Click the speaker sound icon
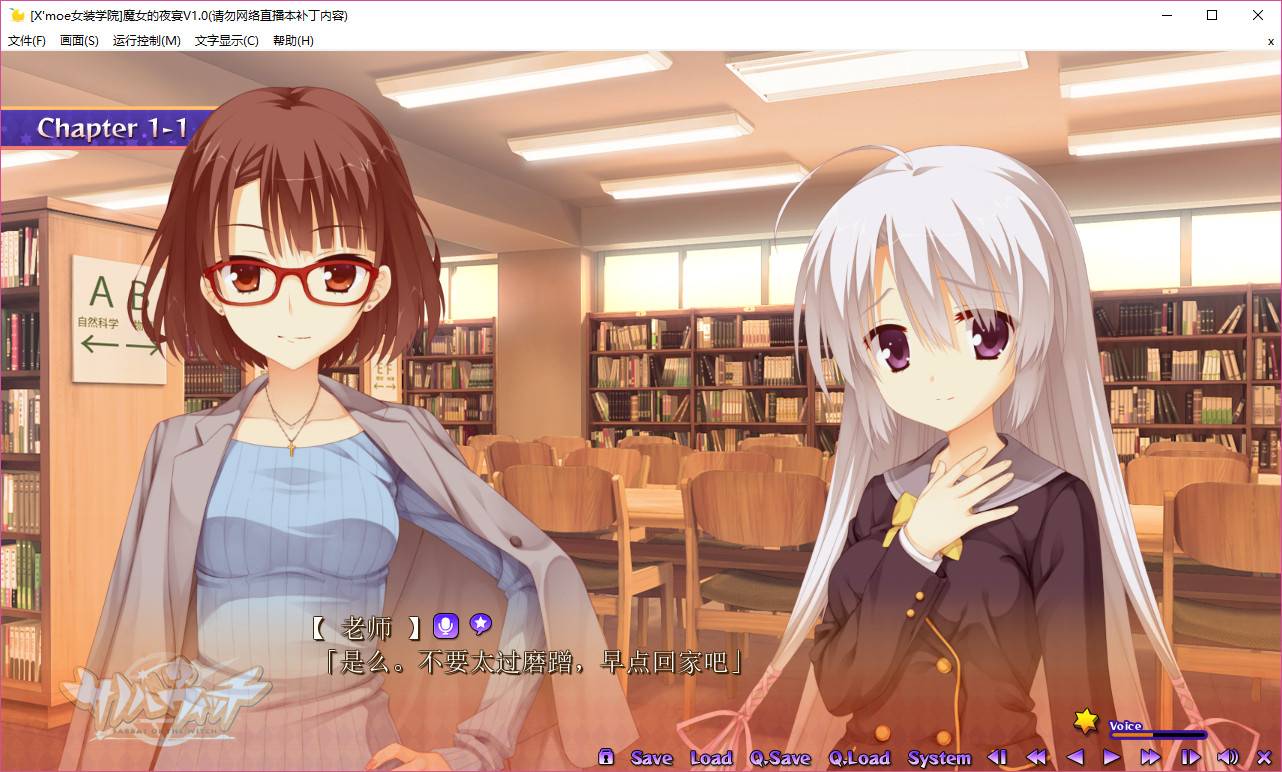 tap(1227, 757)
